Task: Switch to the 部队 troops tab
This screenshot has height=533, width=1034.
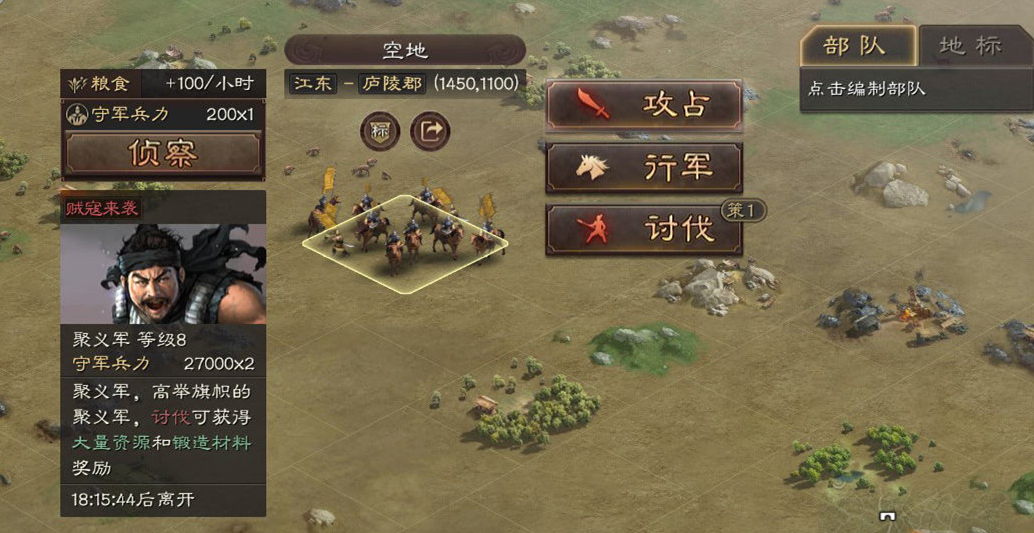Action: [857, 46]
